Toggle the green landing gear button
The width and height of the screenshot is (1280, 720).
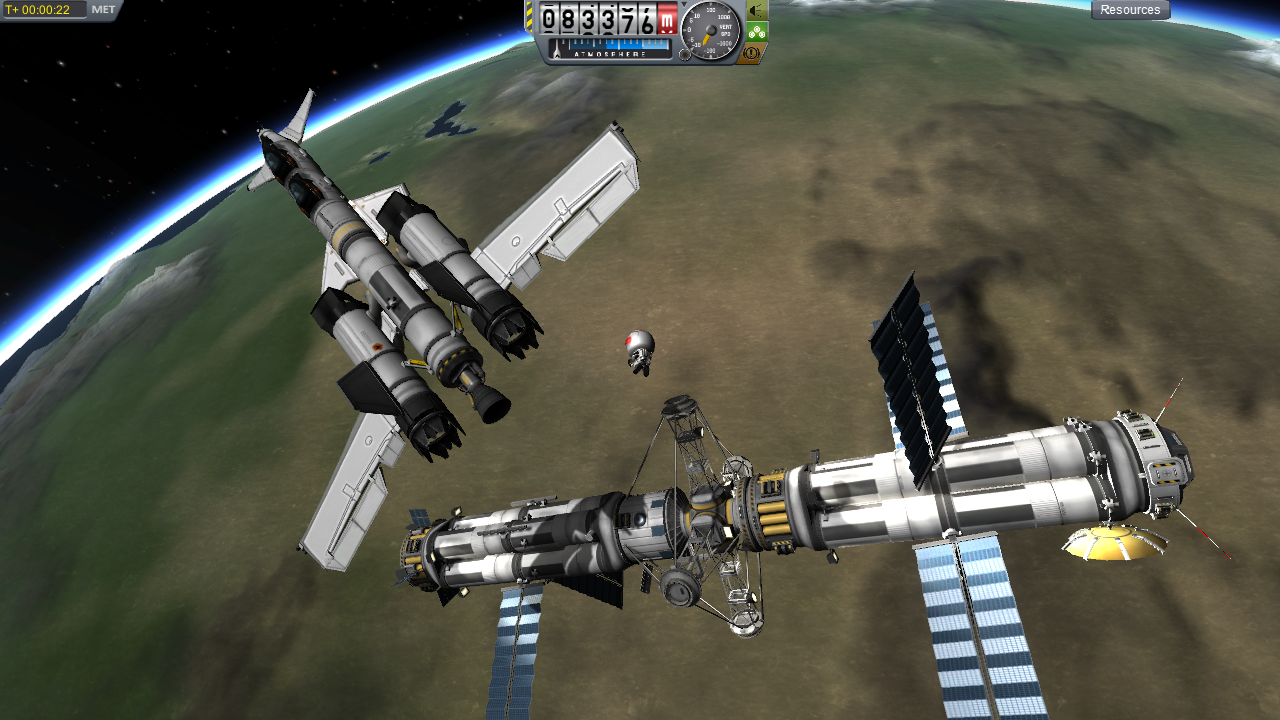click(757, 31)
